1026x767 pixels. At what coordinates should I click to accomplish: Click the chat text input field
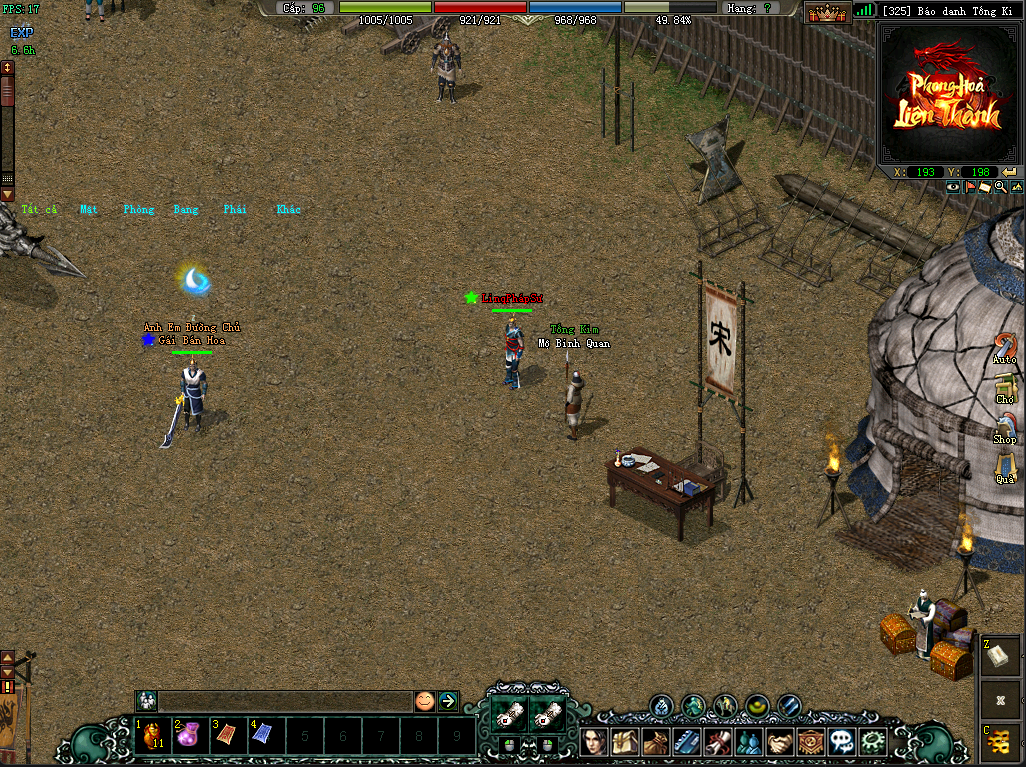(x=285, y=701)
